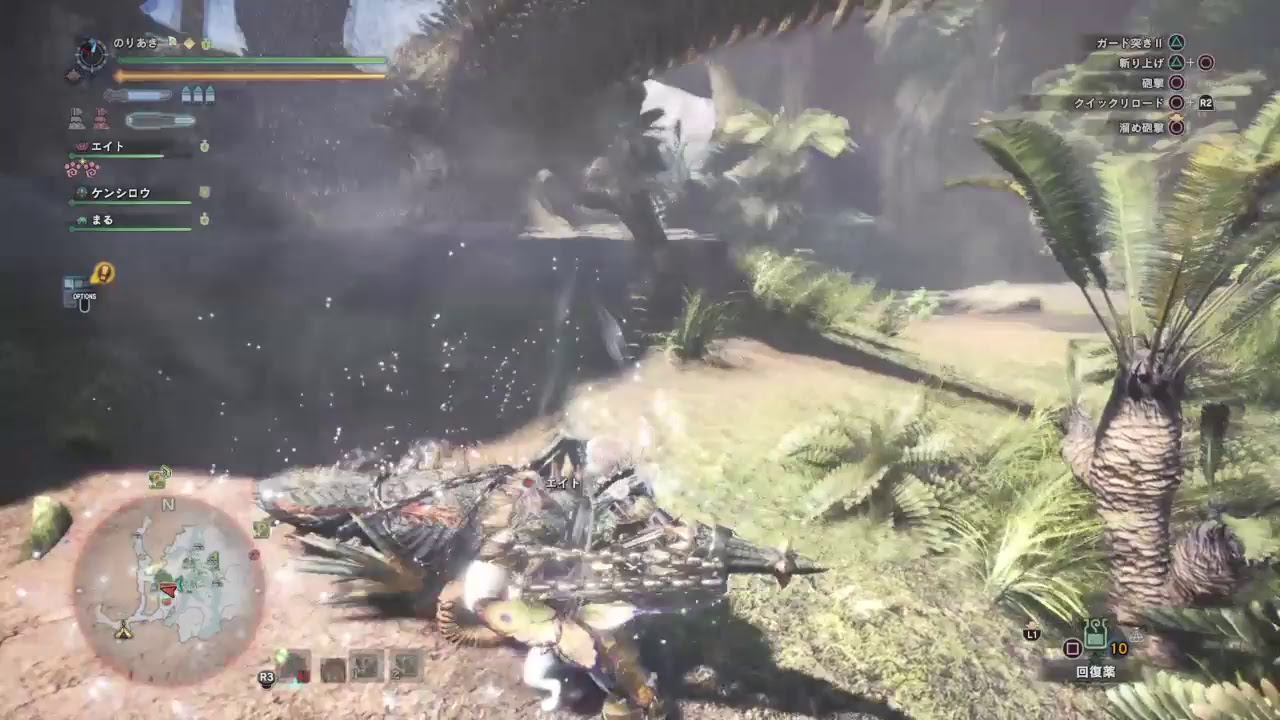Screen dimensions: 1280x720
Task: Click the palico icon next to まる
Action: 81,219
